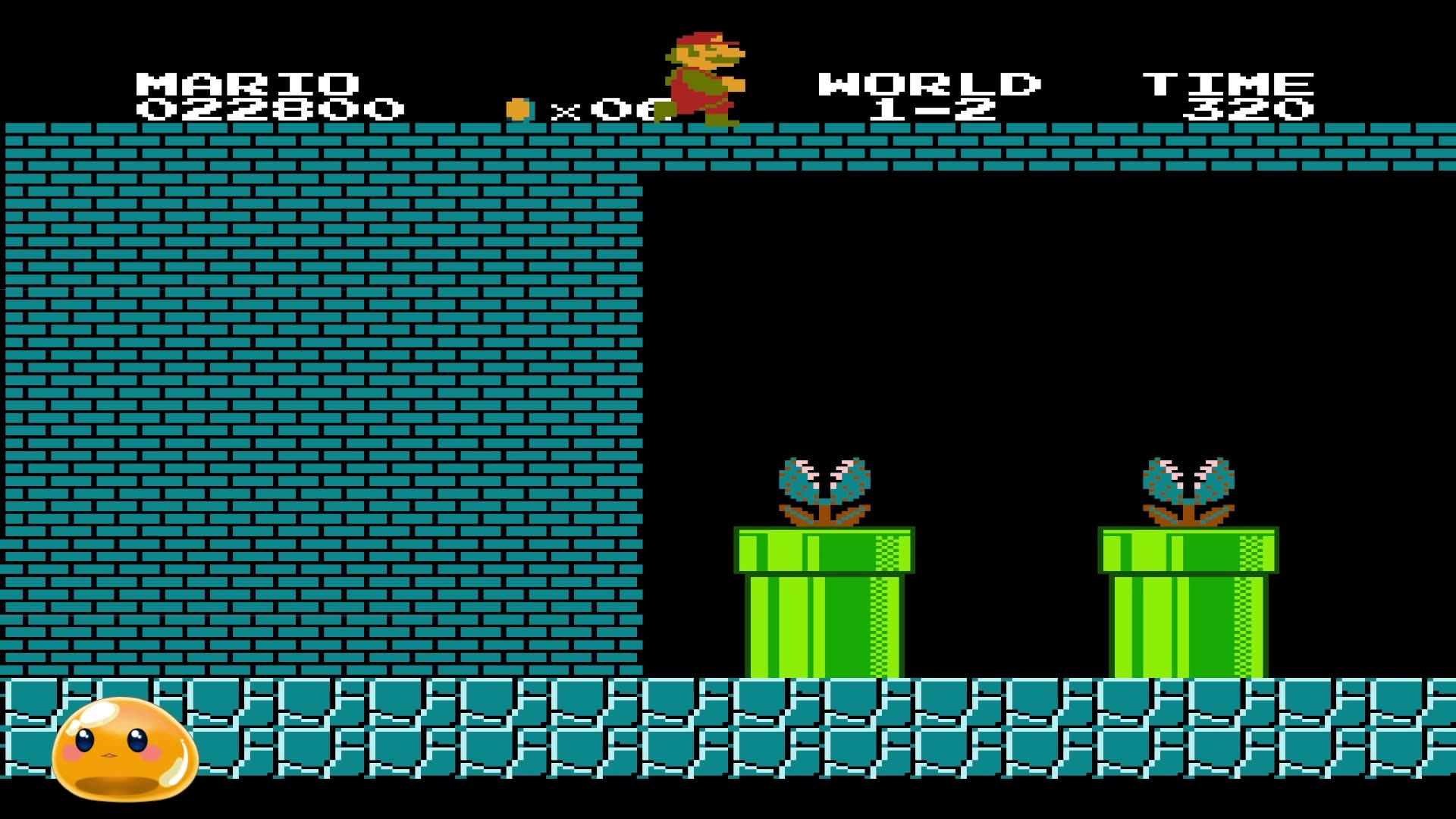The image size is (1456, 819).
Task: Click the top brick ceiling row
Action: pos(1062,146)
